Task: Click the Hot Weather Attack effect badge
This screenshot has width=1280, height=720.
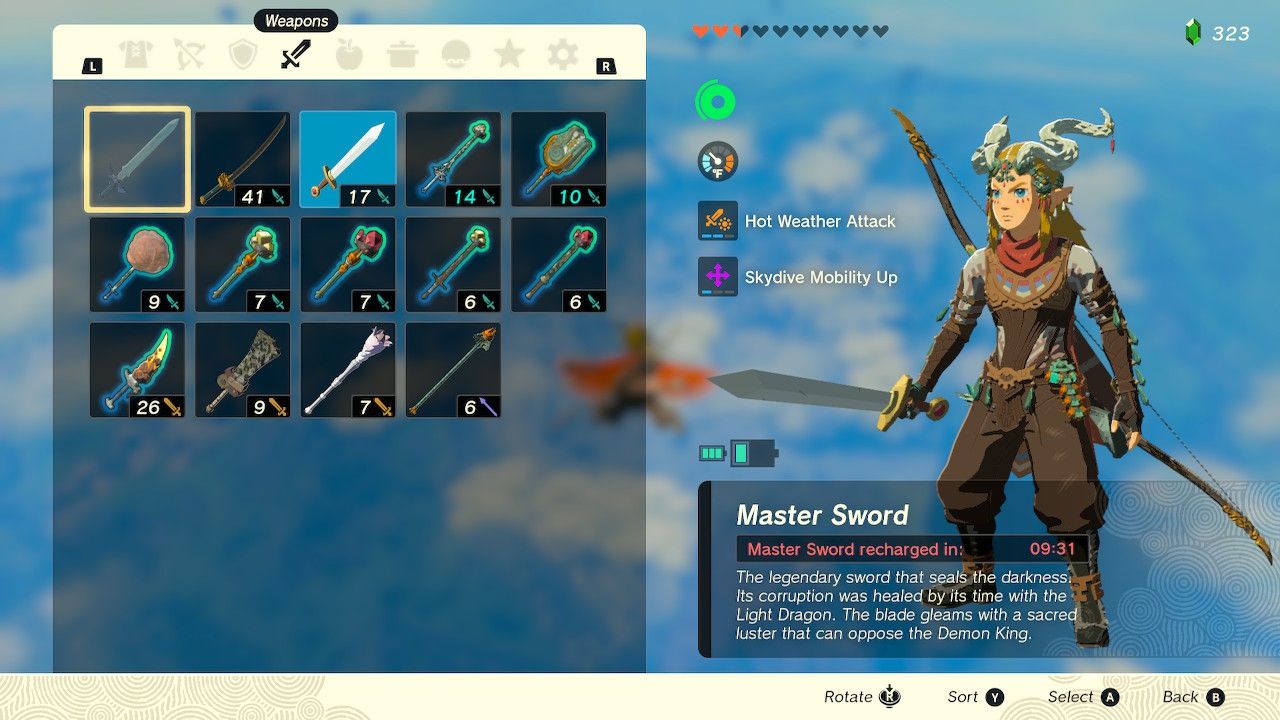Action: (716, 220)
